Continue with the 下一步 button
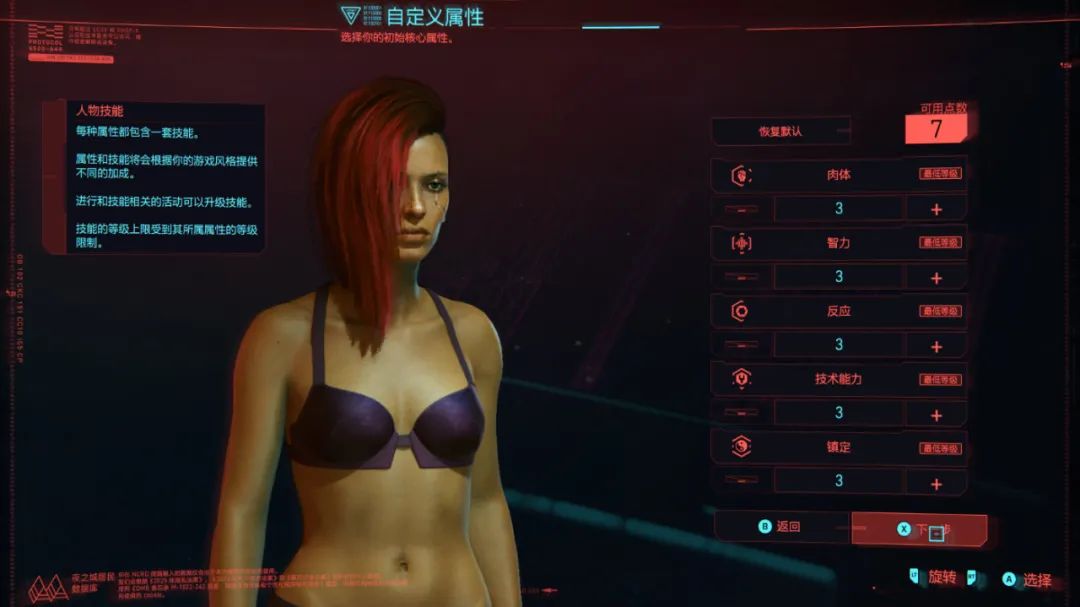This screenshot has width=1080, height=607. (919, 529)
